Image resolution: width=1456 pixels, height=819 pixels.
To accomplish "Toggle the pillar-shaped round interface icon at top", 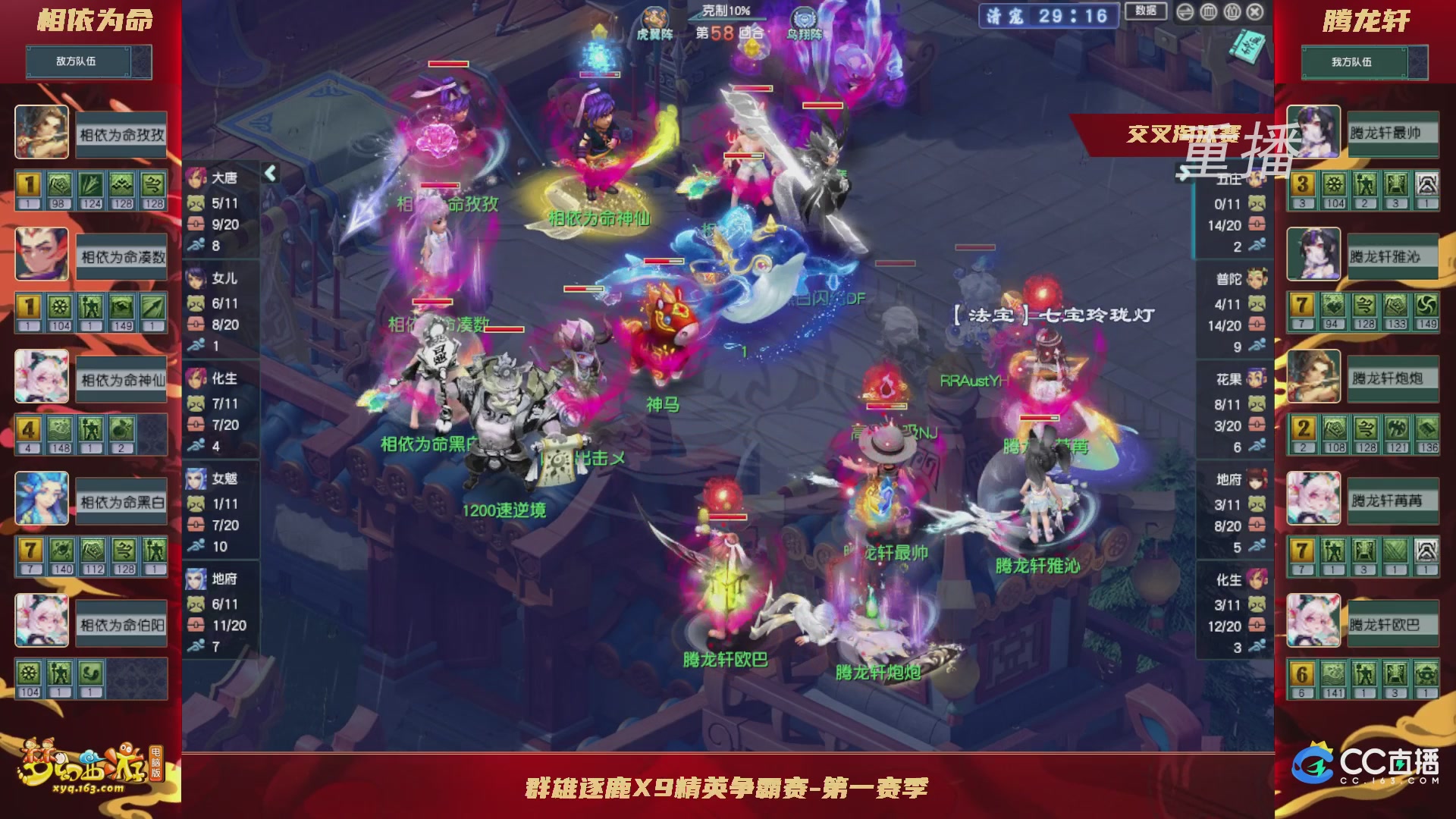I will tap(1208, 12).
